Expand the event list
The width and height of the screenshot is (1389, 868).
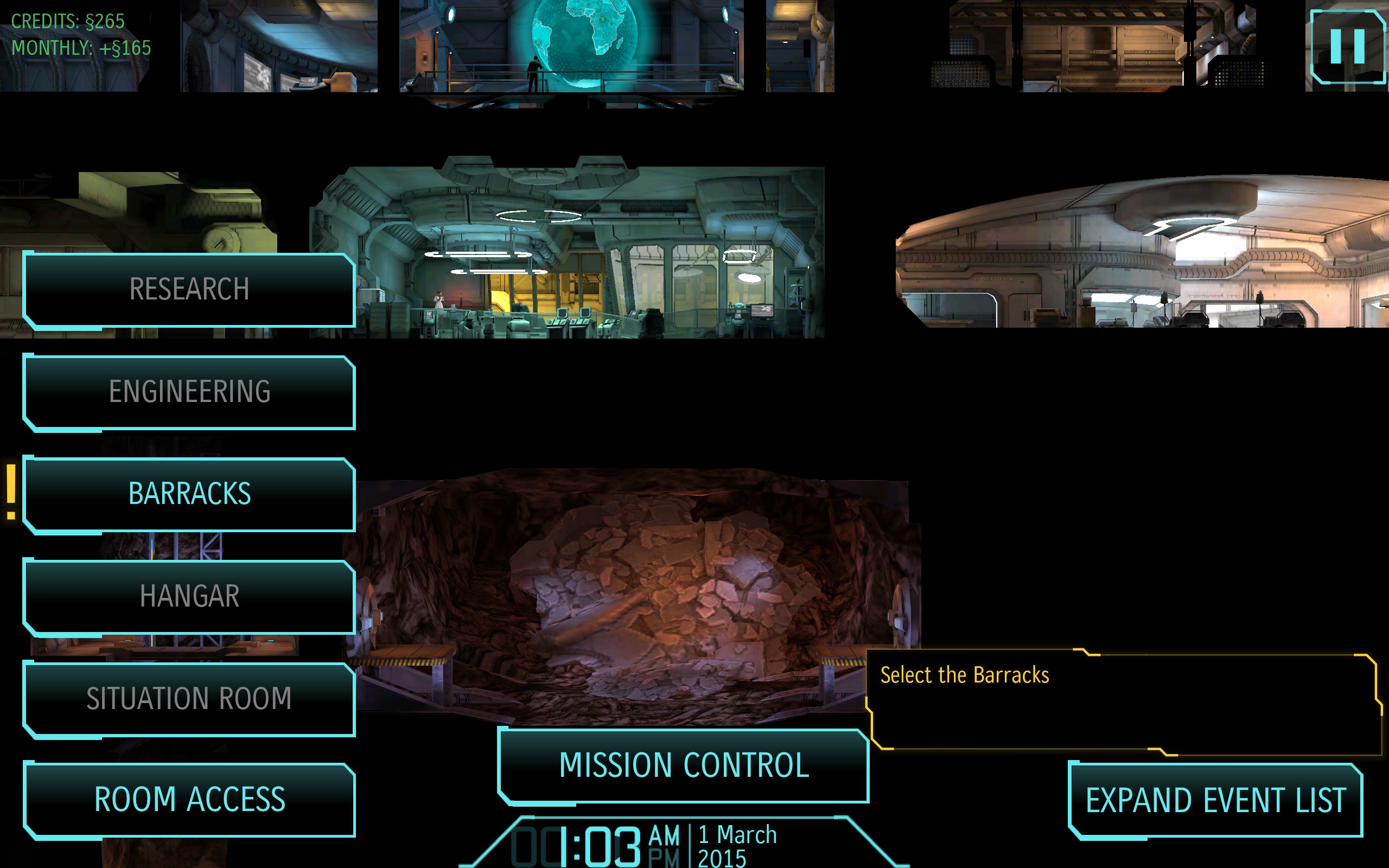(1215, 800)
